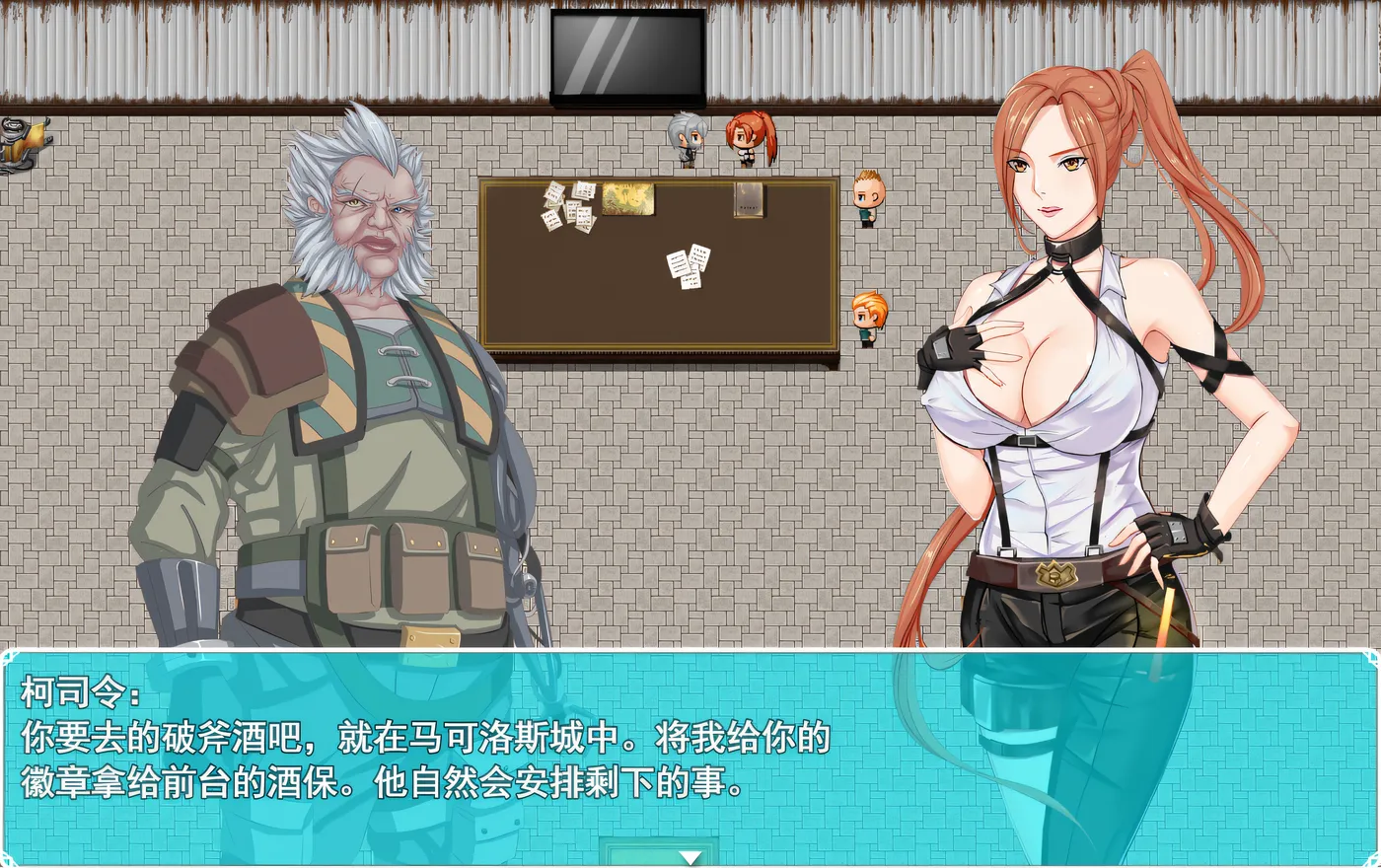Click the red-ponytail female NPC sprite
This screenshot has height=868, width=1381.
tap(747, 141)
